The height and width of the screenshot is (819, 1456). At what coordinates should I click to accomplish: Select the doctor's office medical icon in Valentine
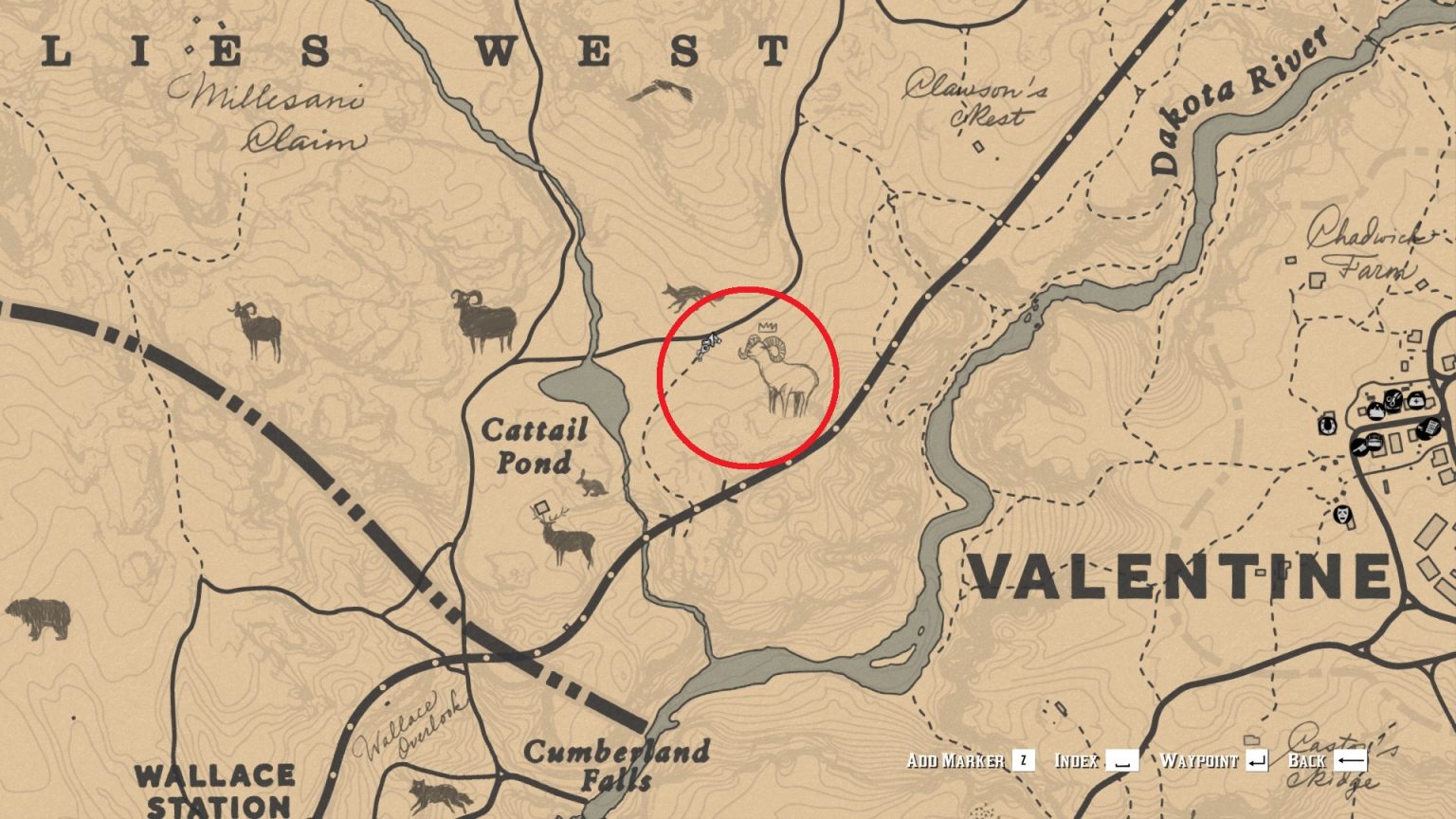pos(1416,401)
